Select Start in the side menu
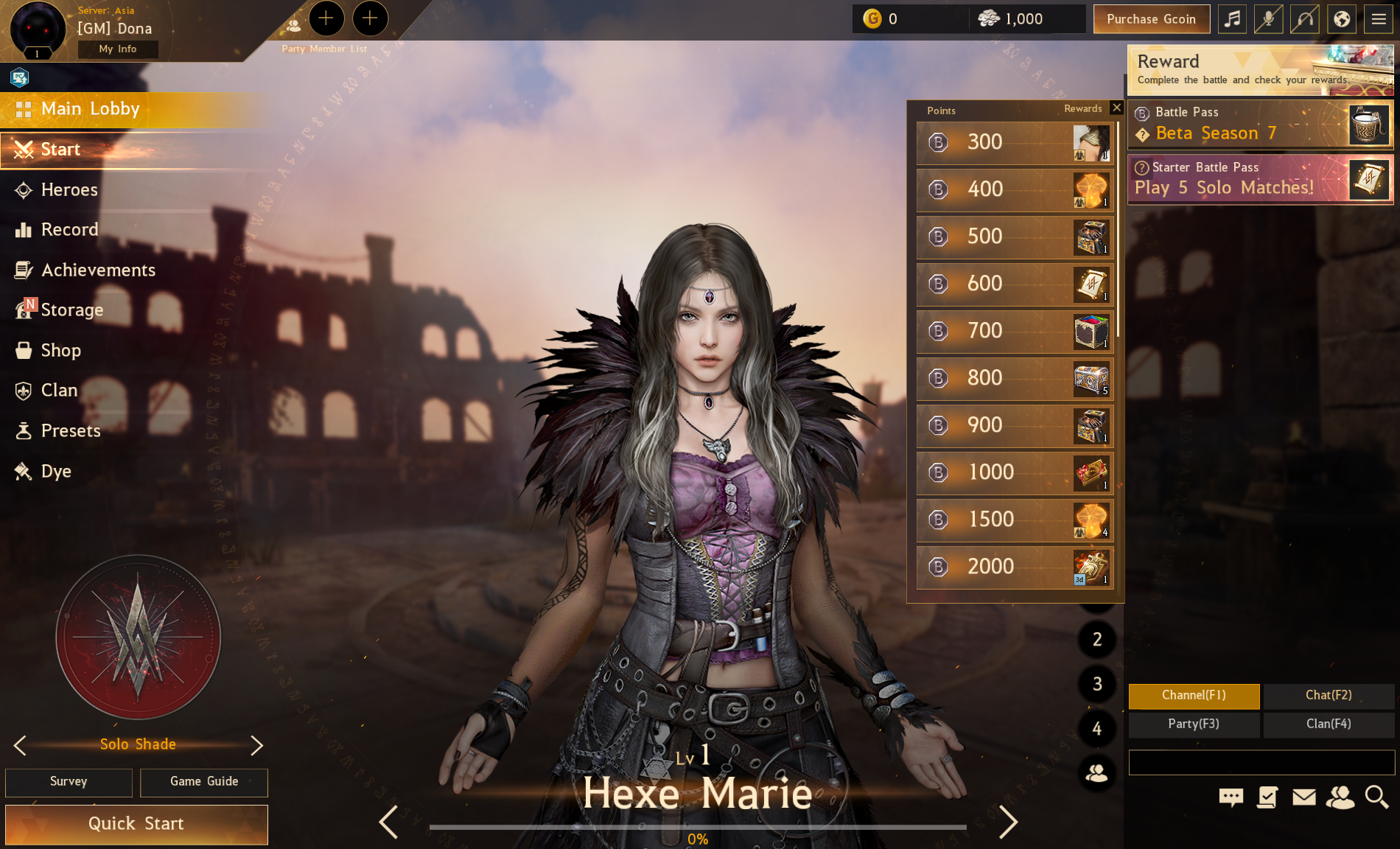The image size is (1400, 849). coord(60,150)
